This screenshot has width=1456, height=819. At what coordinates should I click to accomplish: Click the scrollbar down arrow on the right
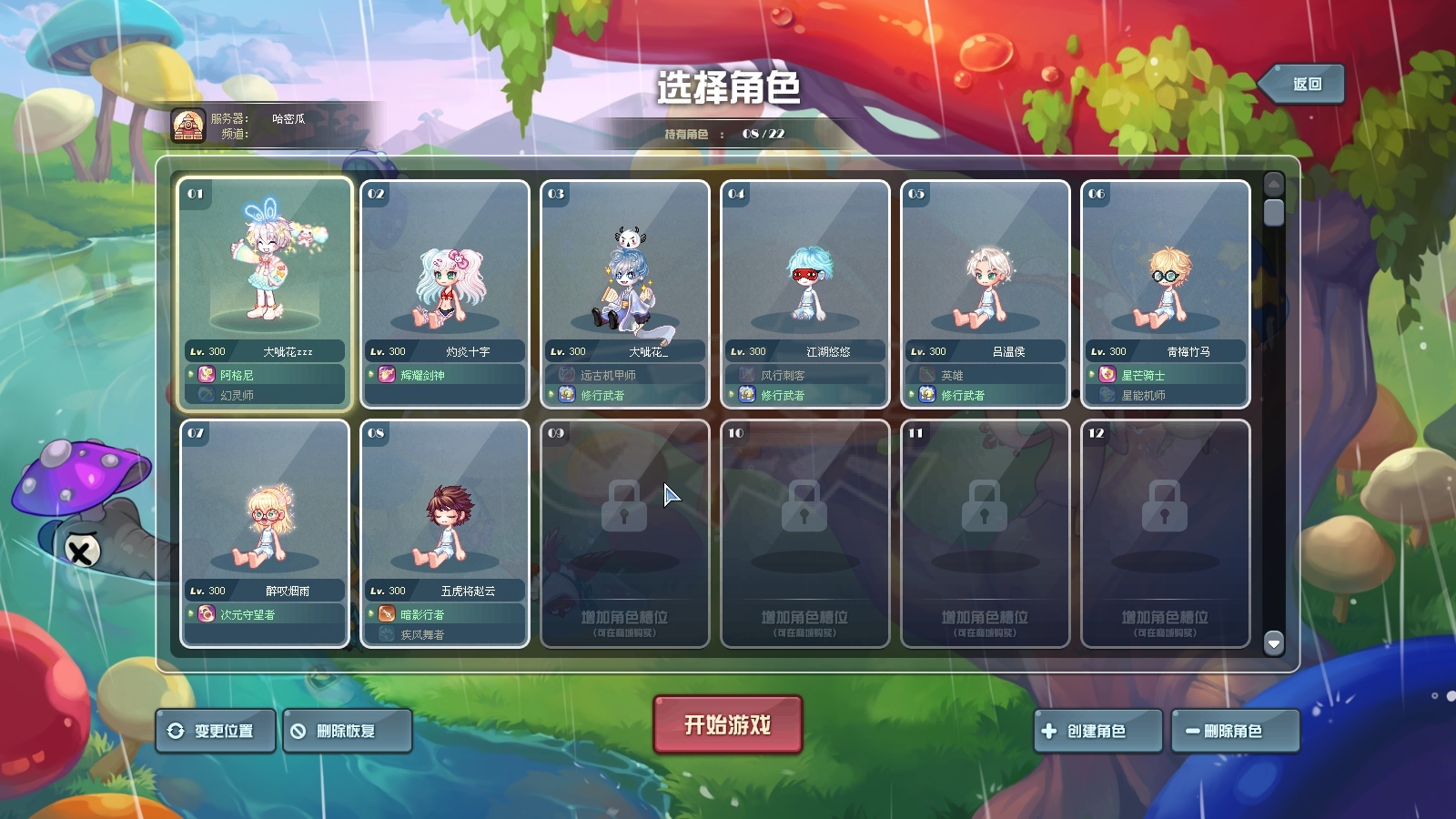click(1273, 642)
